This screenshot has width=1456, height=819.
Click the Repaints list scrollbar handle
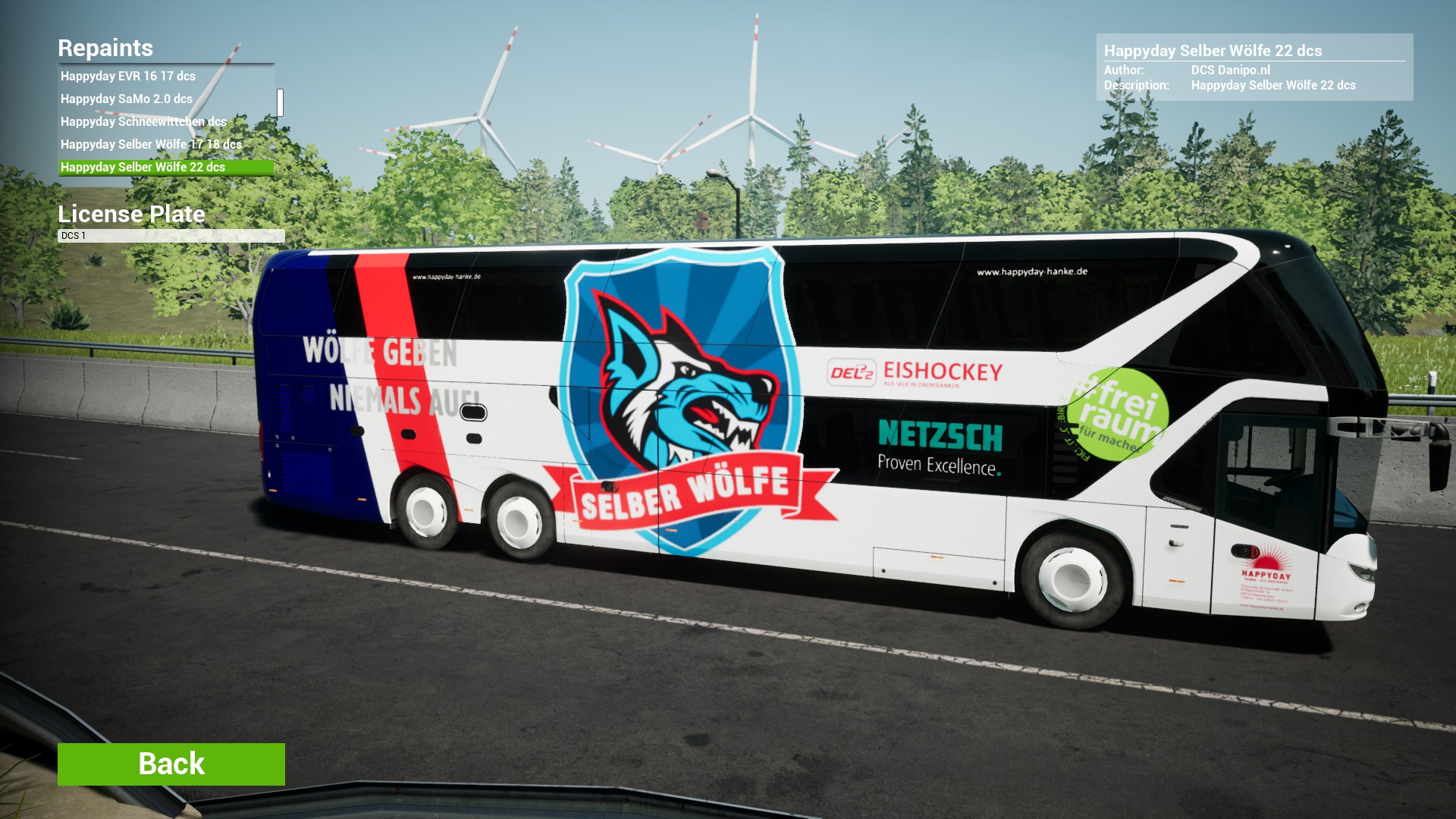pyautogui.click(x=280, y=102)
